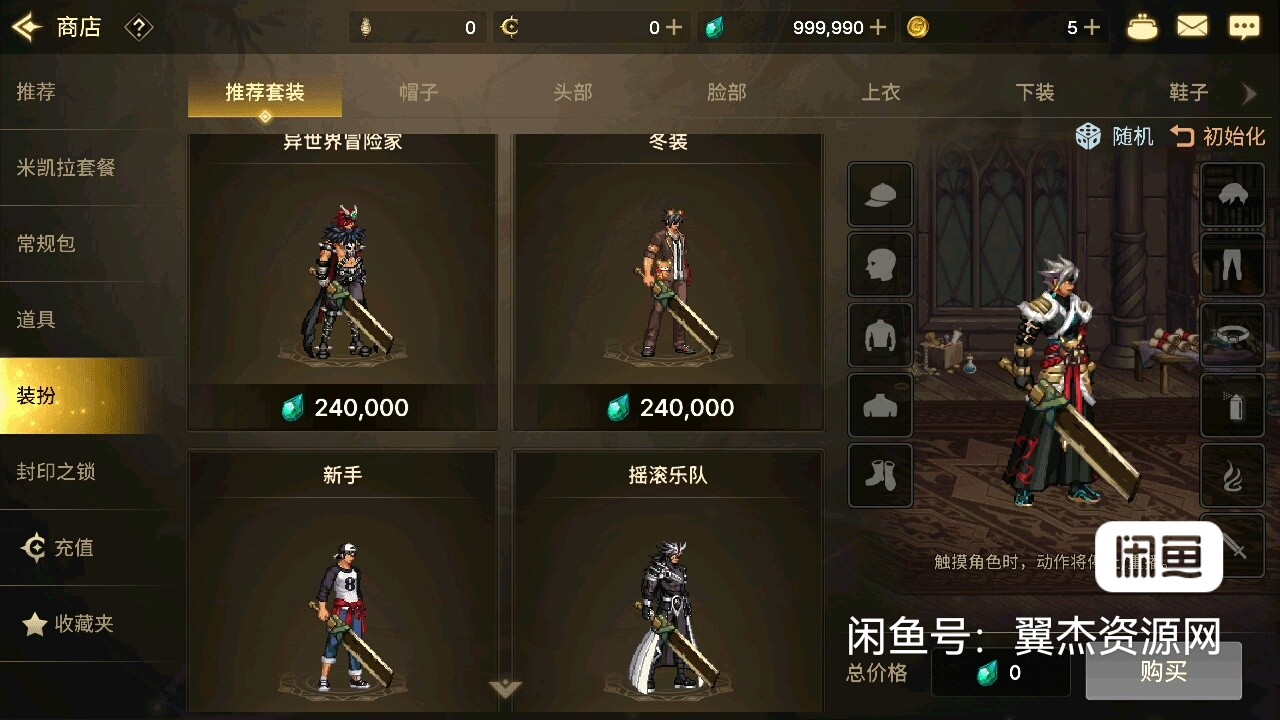Select the pants slot icon

1232,265
